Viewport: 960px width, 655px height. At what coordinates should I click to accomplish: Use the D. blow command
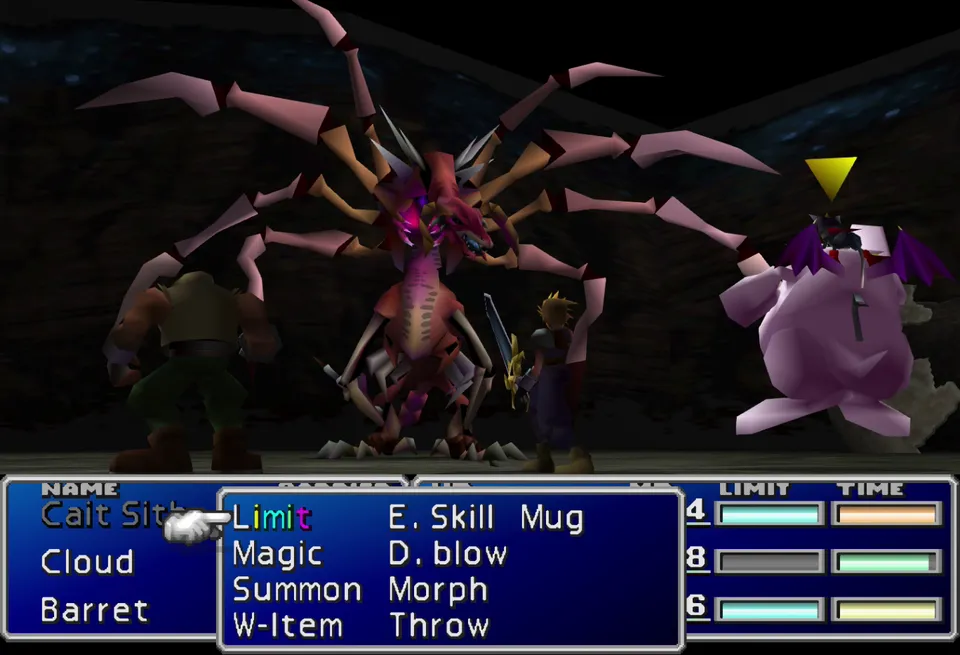pyautogui.click(x=447, y=553)
